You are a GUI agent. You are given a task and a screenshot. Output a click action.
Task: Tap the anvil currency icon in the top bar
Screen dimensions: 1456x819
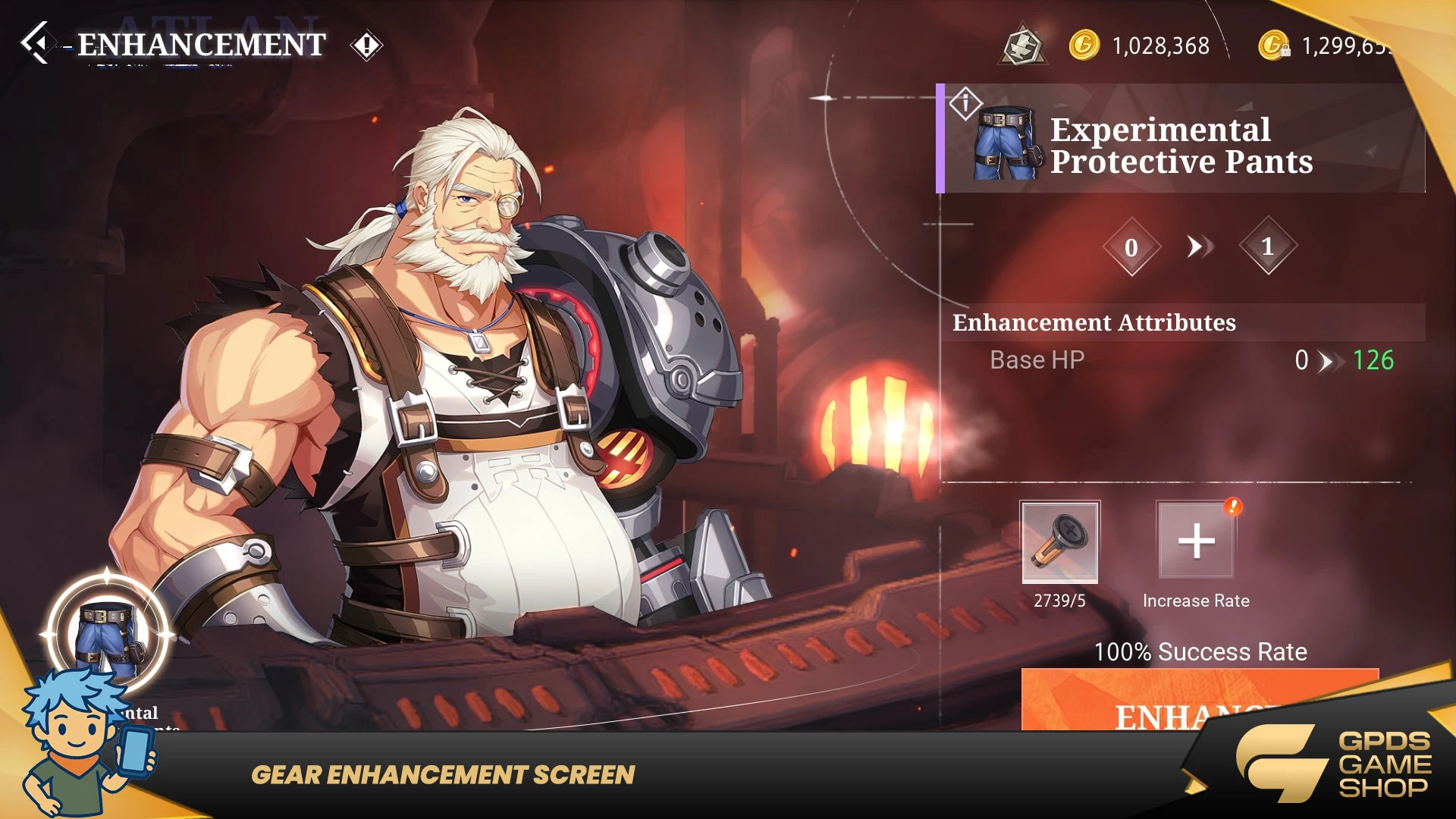coord(1023,45)
